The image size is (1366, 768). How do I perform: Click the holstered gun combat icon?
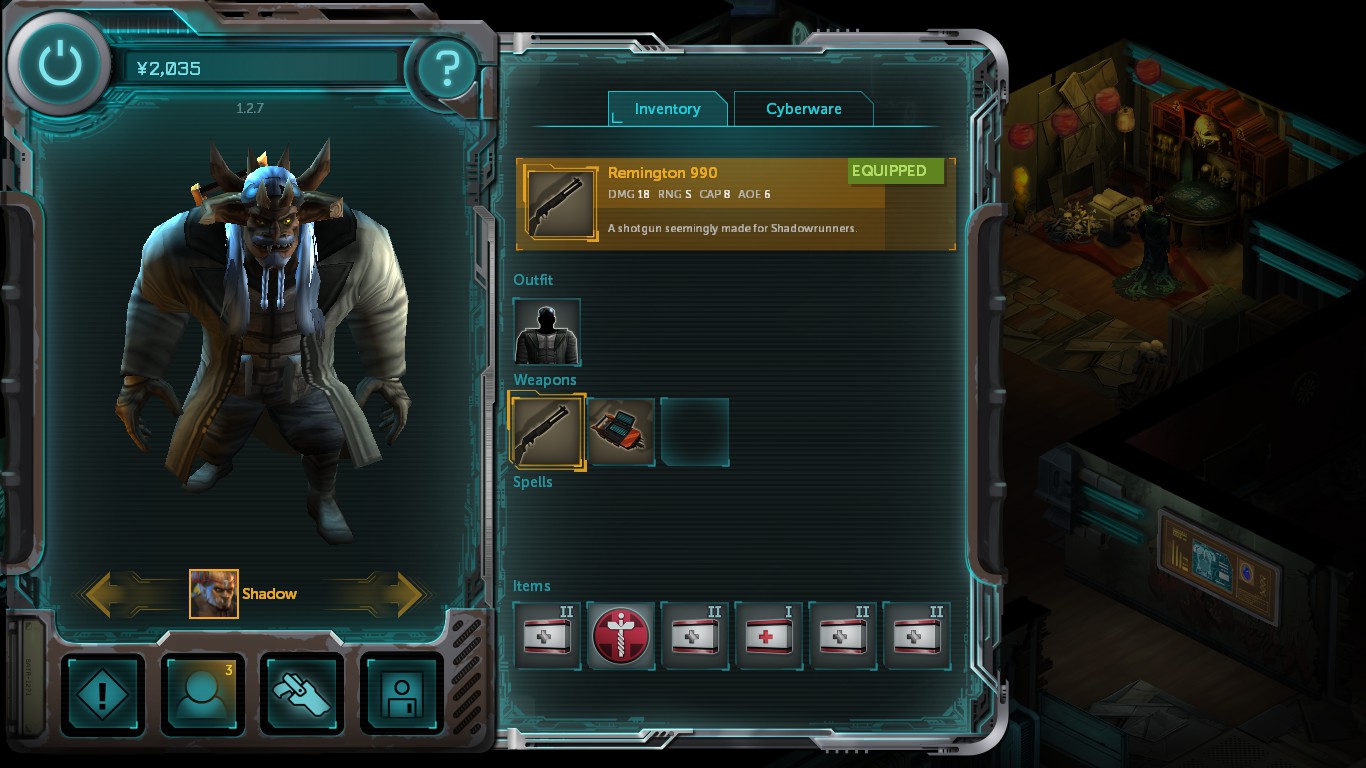pos(302,694)
